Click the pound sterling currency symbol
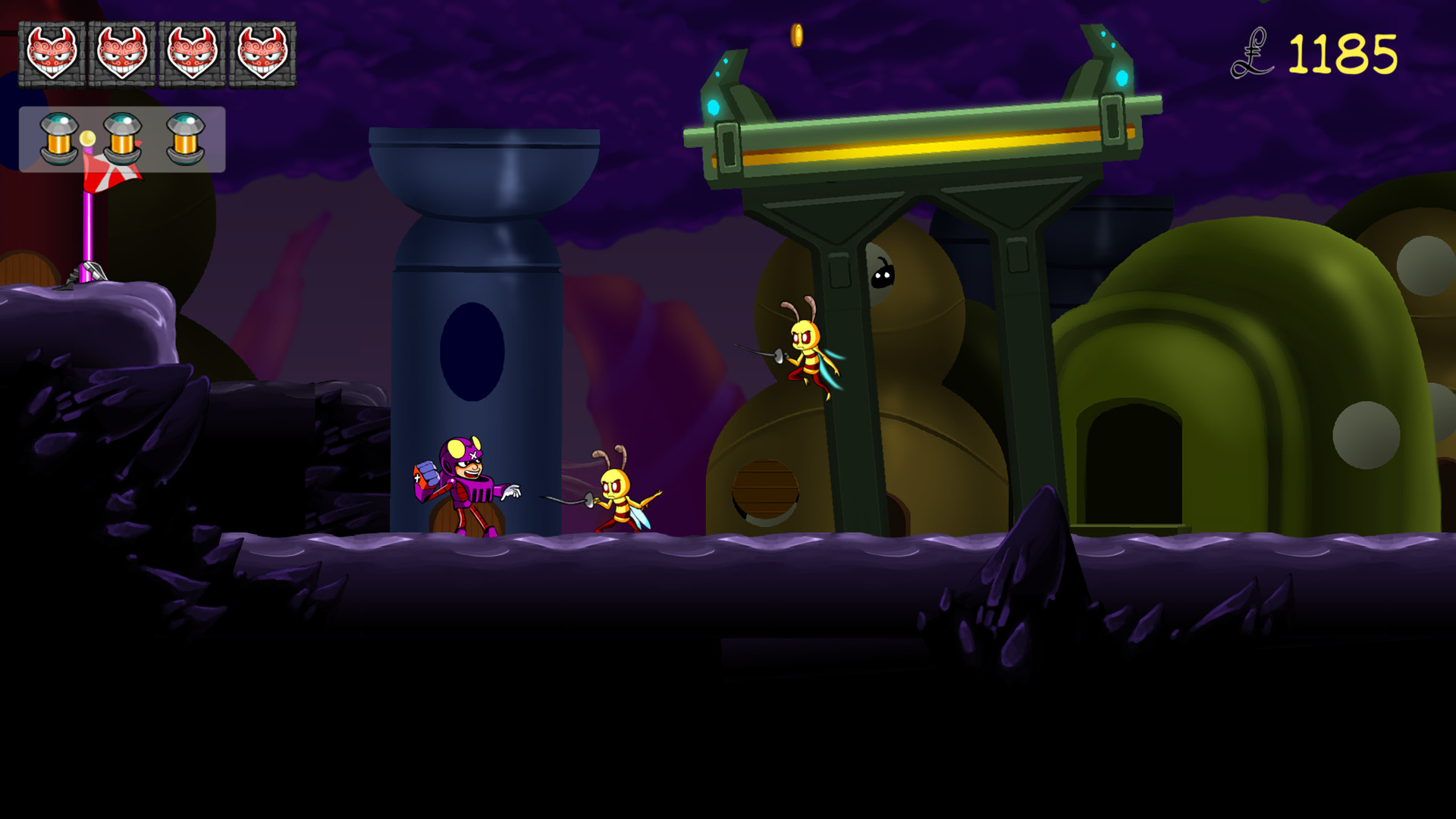 pos(1254,52)
